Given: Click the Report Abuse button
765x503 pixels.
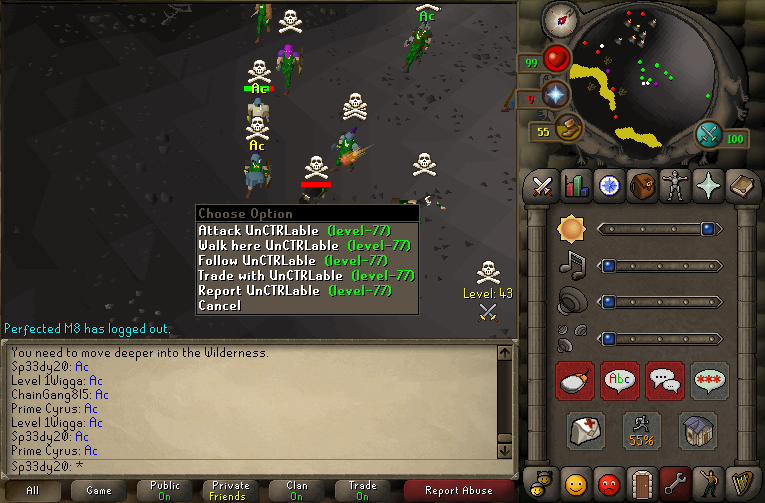Looking at the screenshot, I should (459, 490).
